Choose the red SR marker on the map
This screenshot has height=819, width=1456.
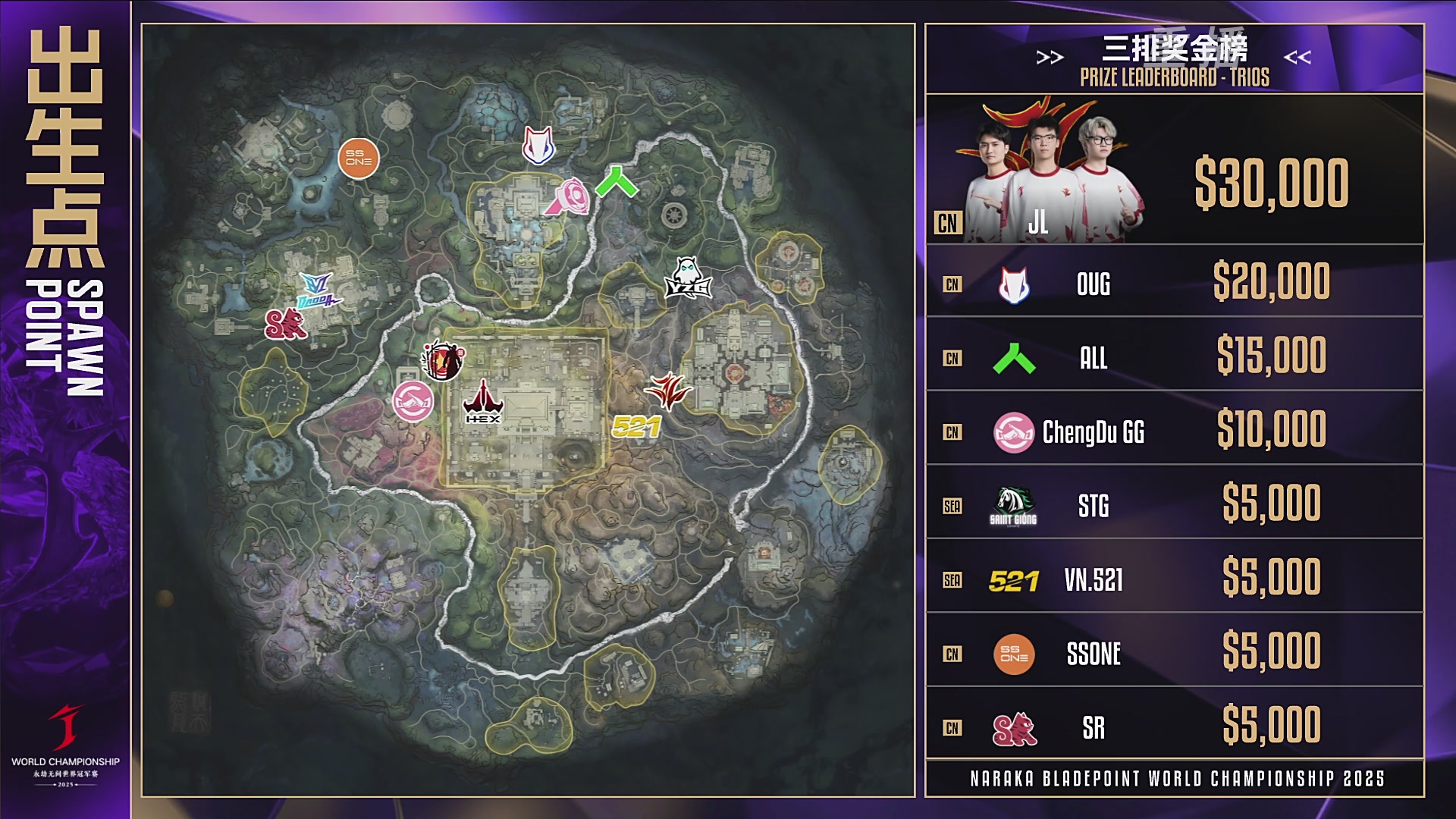tap(284, 324)
